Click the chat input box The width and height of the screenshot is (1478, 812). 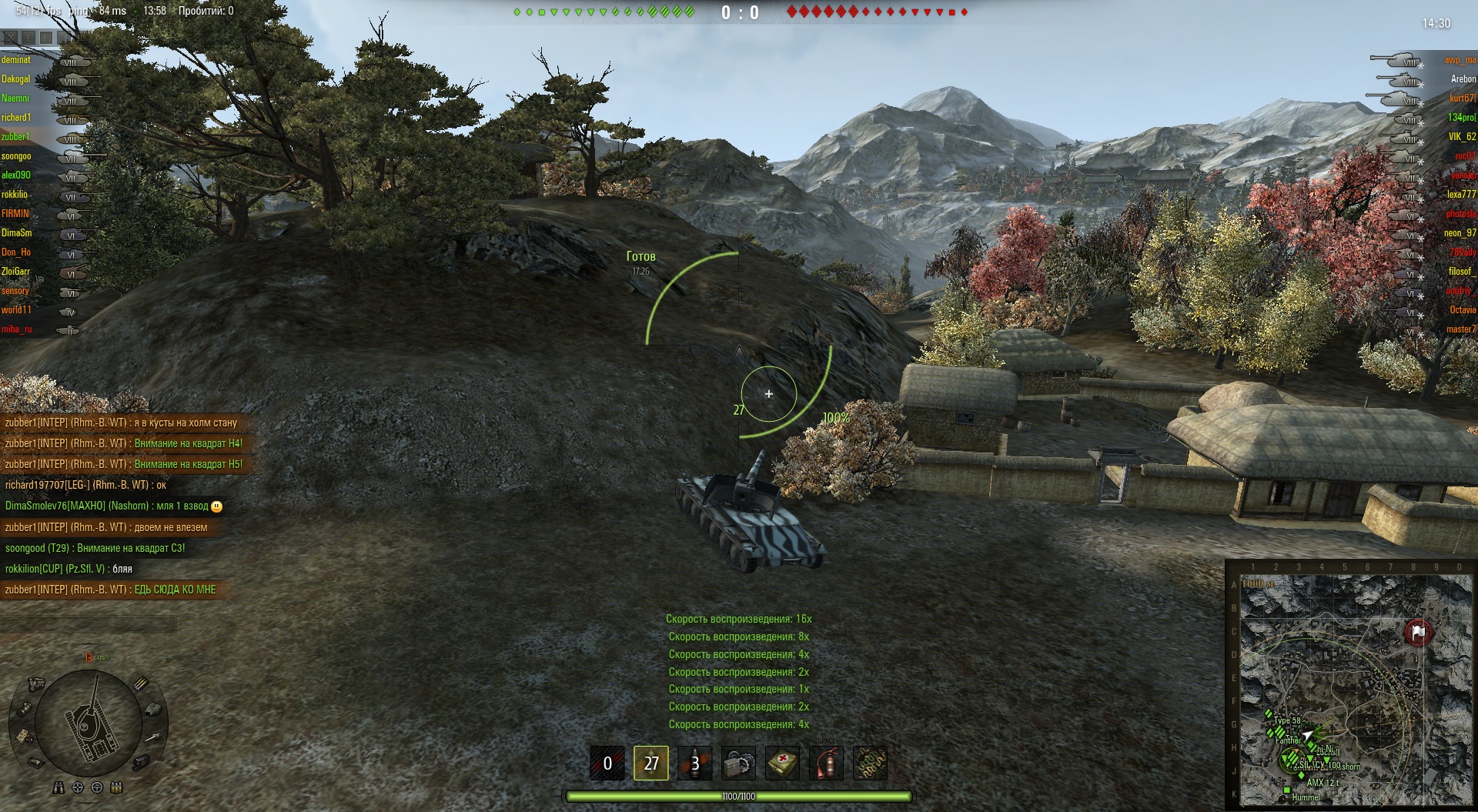click(89, 623)
